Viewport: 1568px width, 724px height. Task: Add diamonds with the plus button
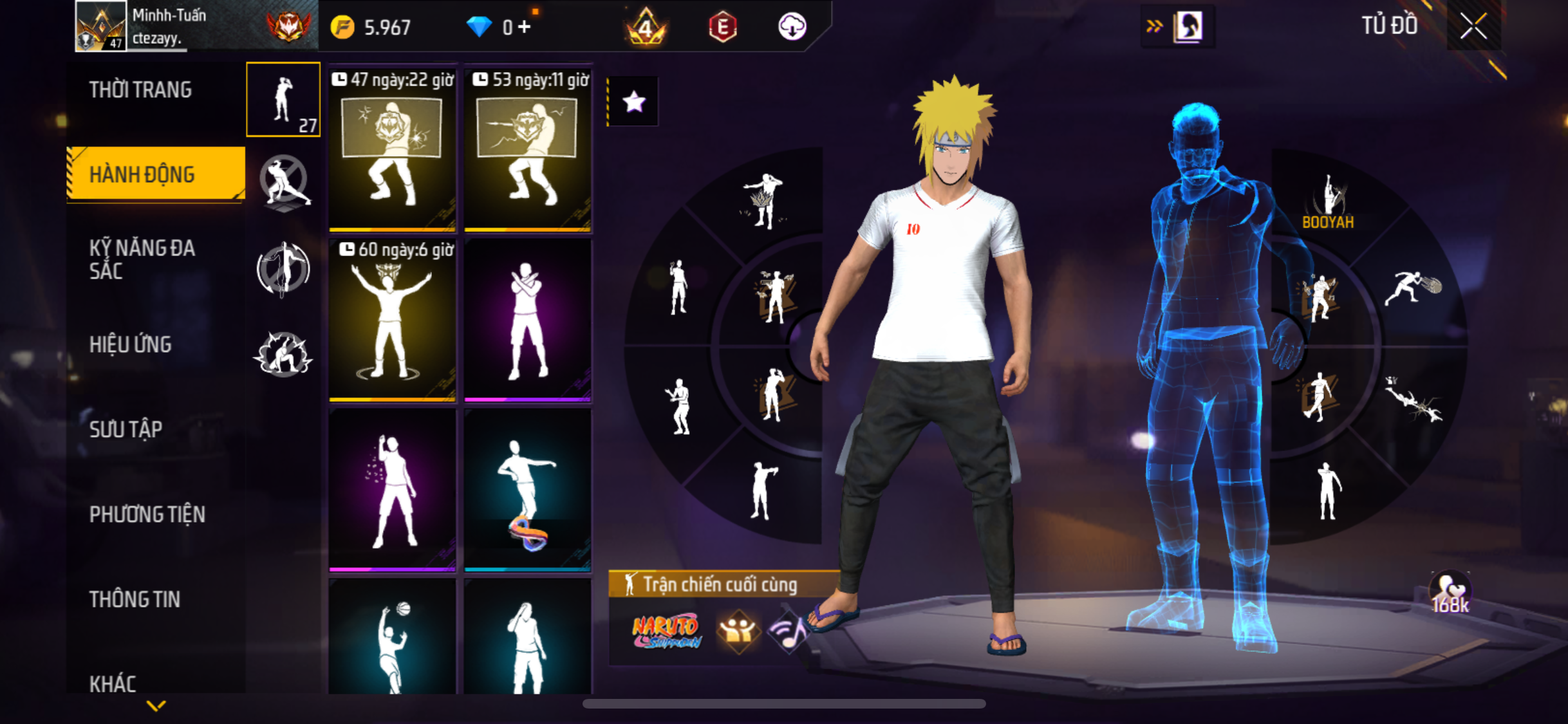tap(525, 27)
